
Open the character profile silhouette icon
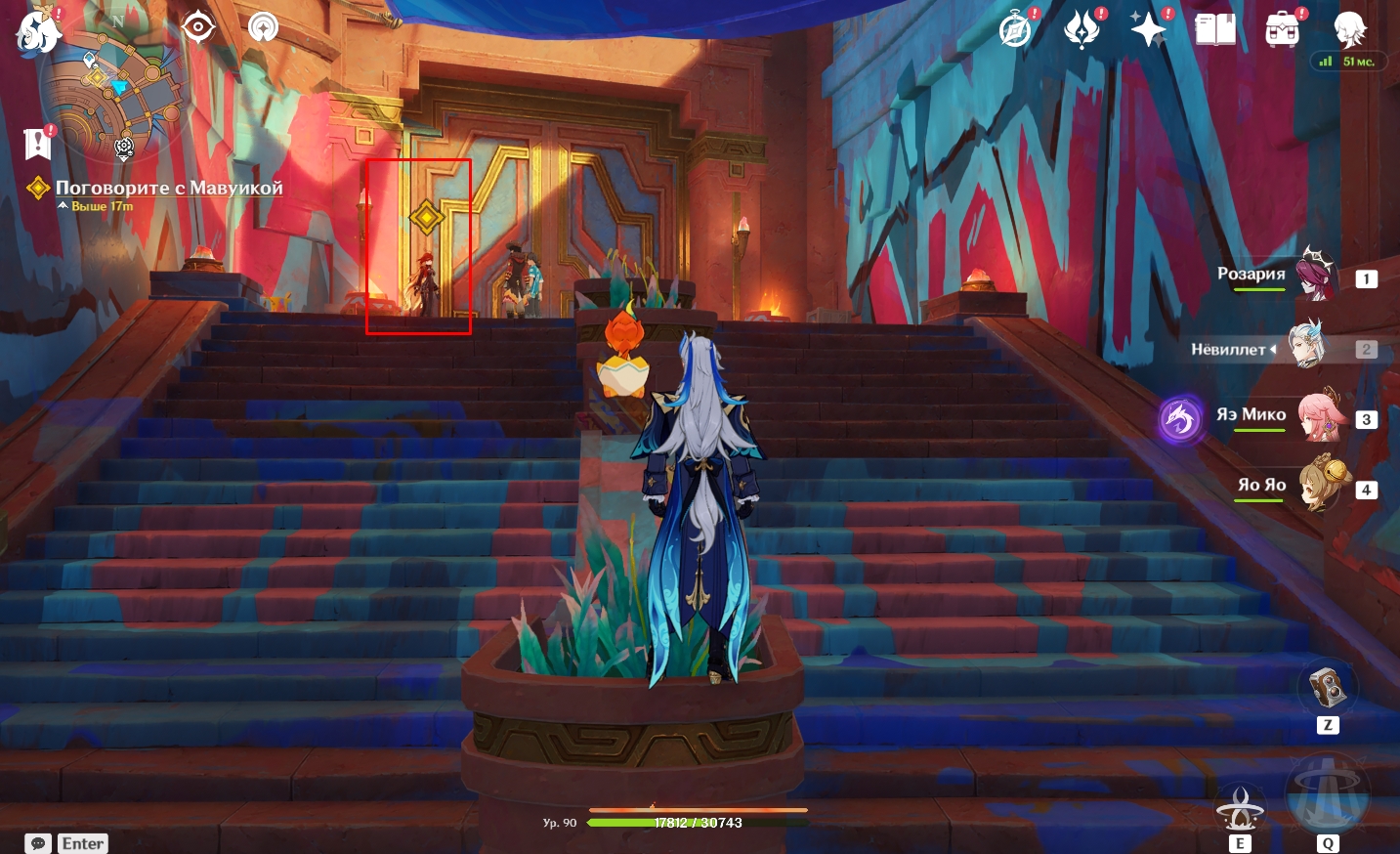click(x=1350, y=30)
